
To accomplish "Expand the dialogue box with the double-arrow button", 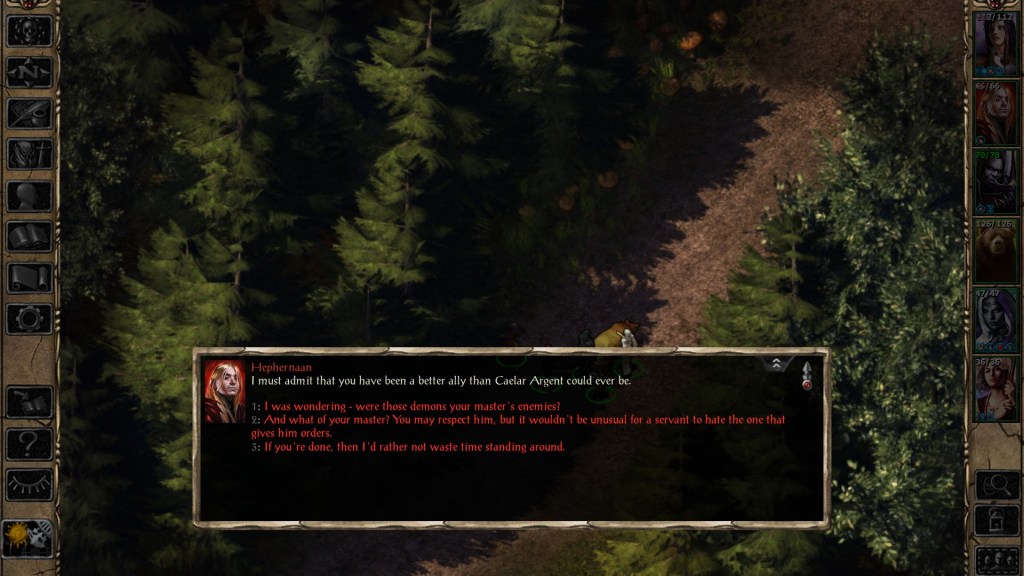I will (777, 365).
